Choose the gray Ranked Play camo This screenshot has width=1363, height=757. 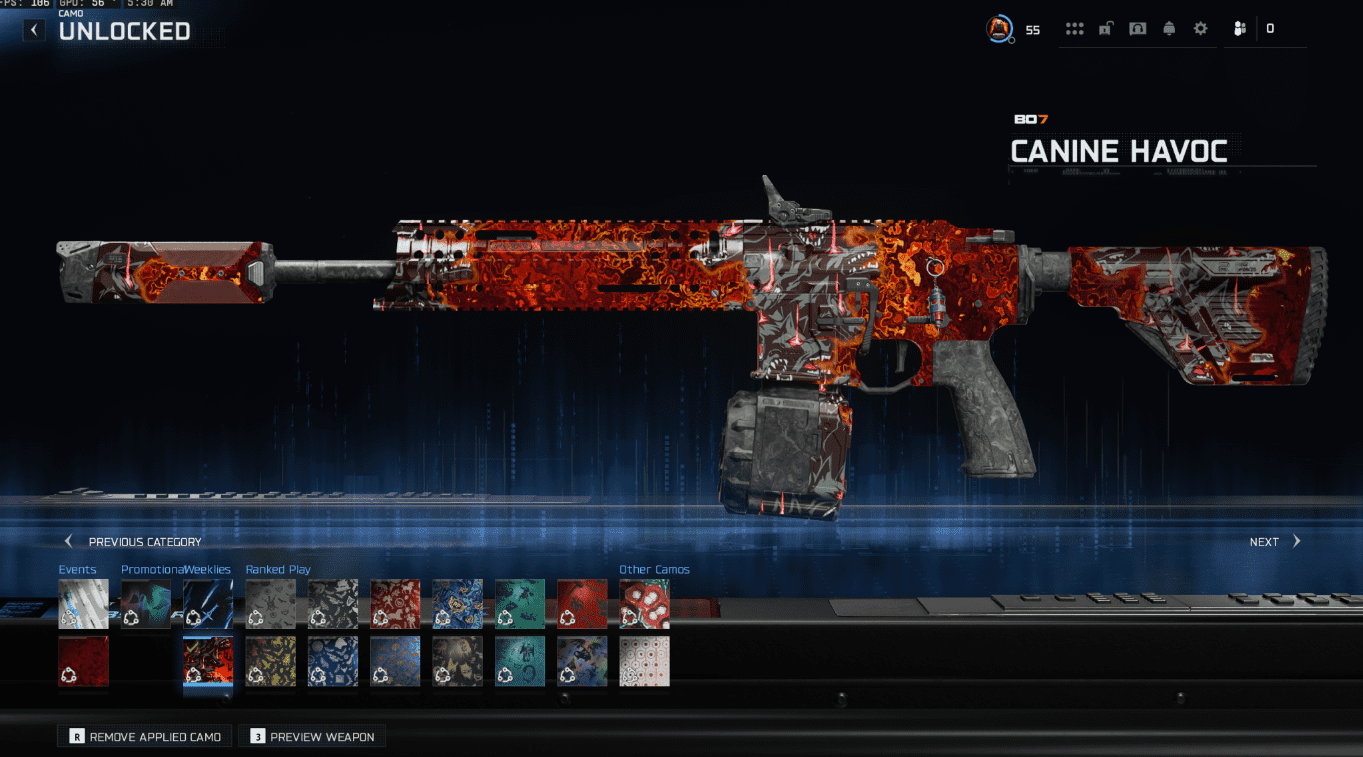tap(270, 604)
